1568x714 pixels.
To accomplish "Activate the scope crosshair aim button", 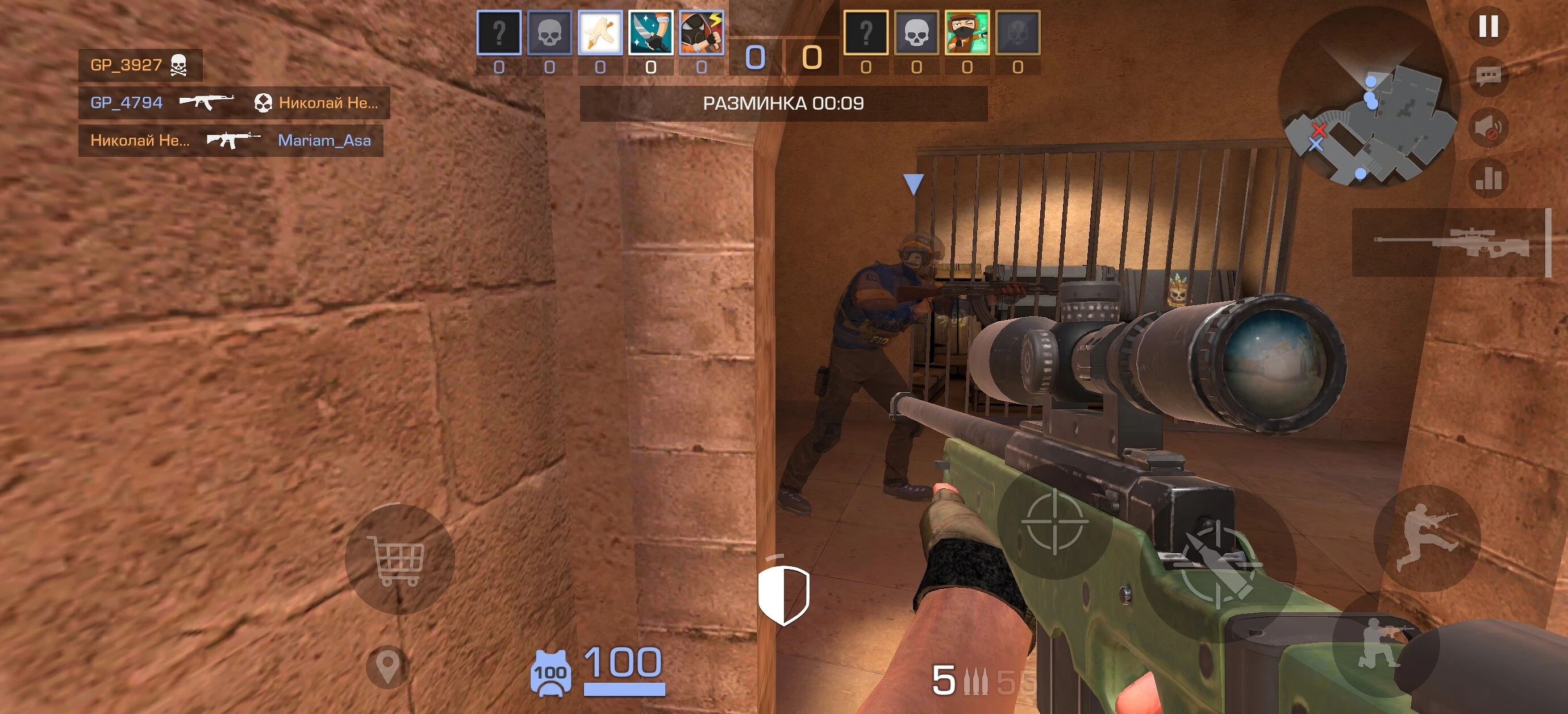I will pyautogui.click(x=1054, y=522).
